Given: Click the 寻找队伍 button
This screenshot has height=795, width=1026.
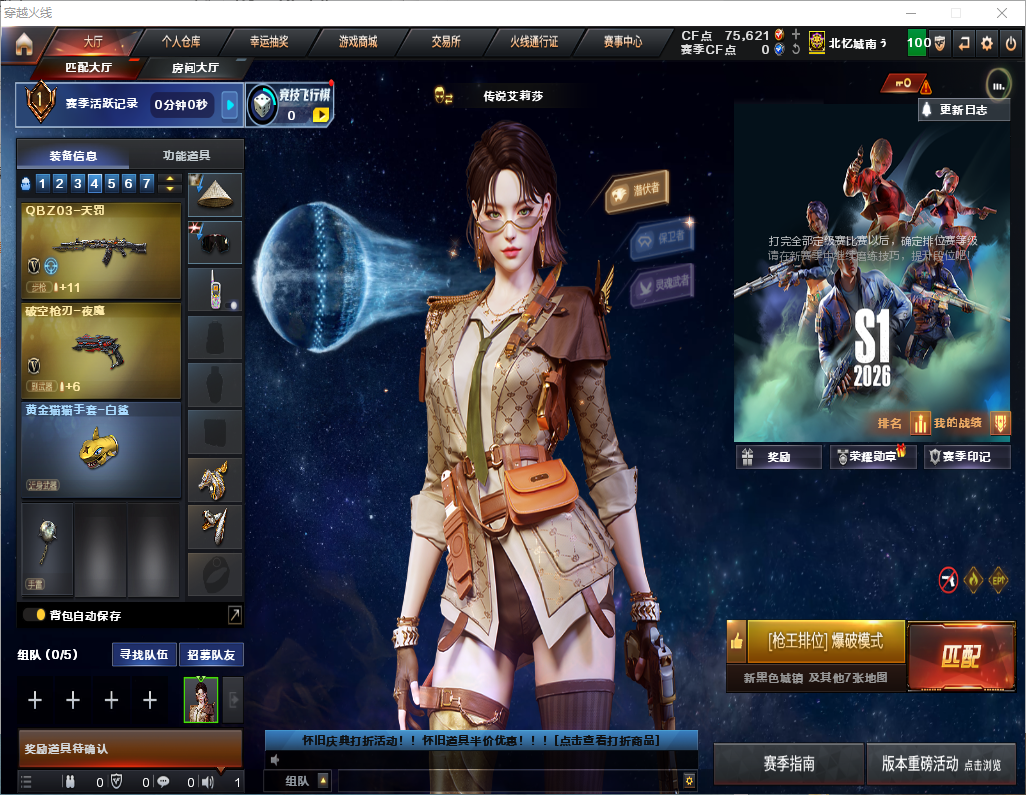Looking at the screenshot, I should coord(144,655).
